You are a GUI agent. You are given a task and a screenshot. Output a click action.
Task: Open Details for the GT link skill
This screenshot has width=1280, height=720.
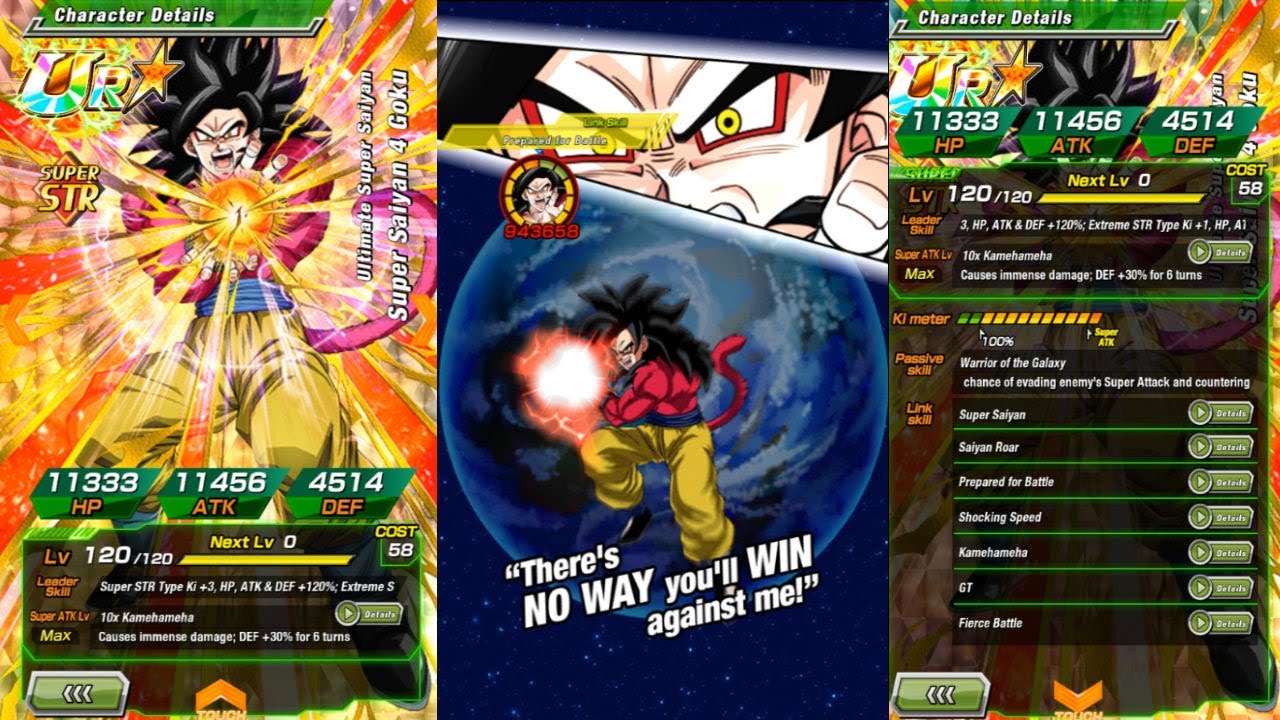pyautogui.click(x=1221, y=588)
